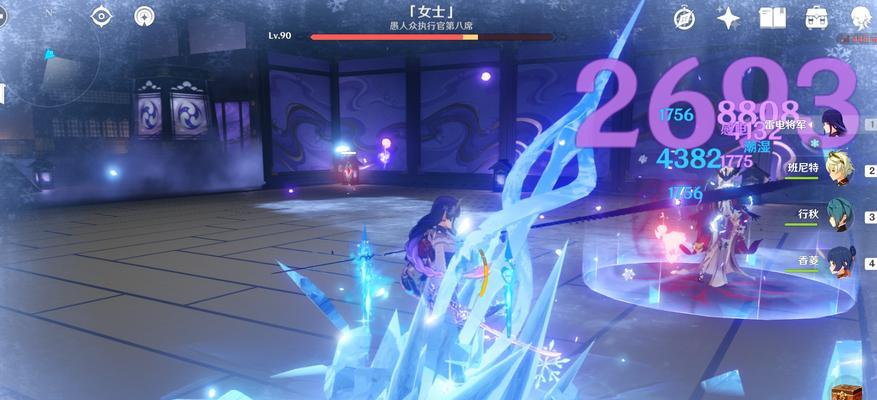Screen dimensions: 877x400
Task: Open the backpack inventory
Action: tap(815, 17)
